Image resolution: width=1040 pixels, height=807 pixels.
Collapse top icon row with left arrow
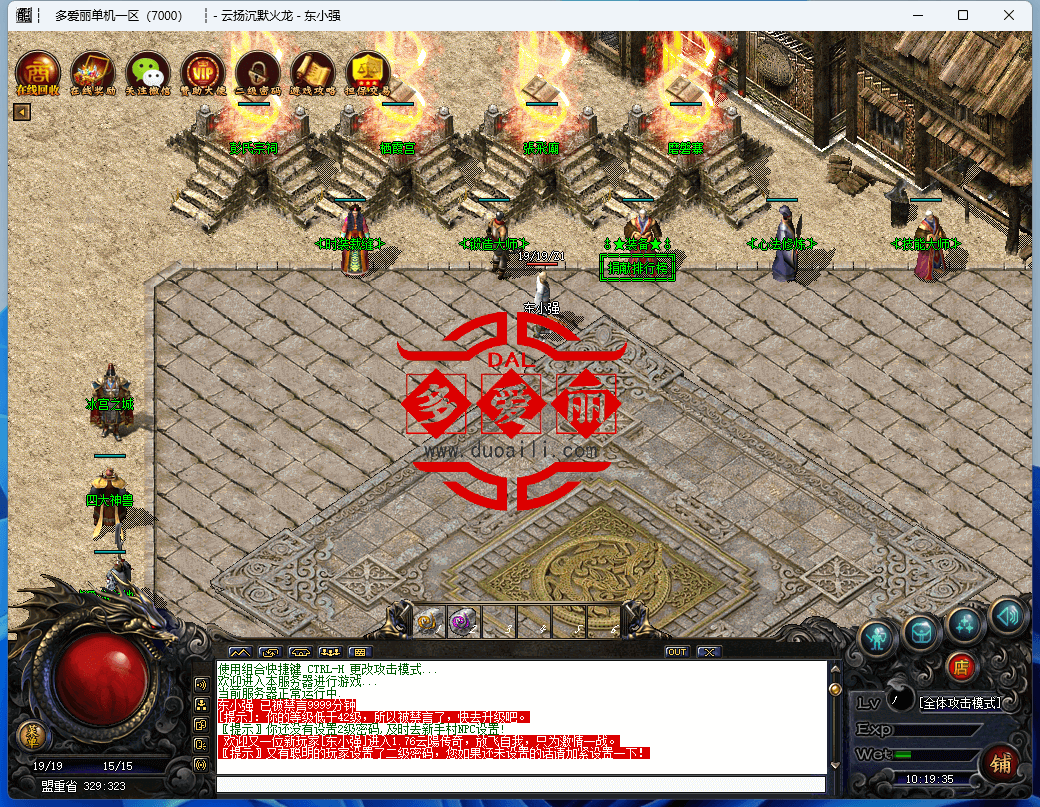[x=21, y=112]
